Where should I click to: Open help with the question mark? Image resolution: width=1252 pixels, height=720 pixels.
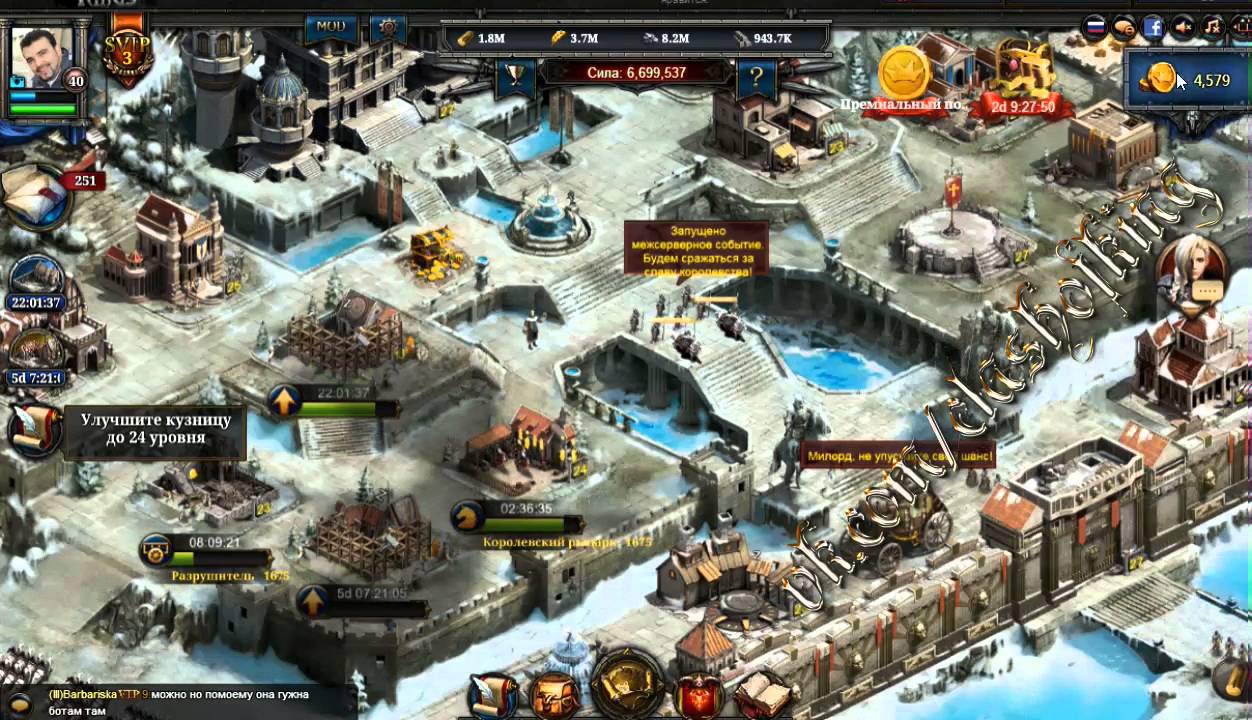point(757,76)
